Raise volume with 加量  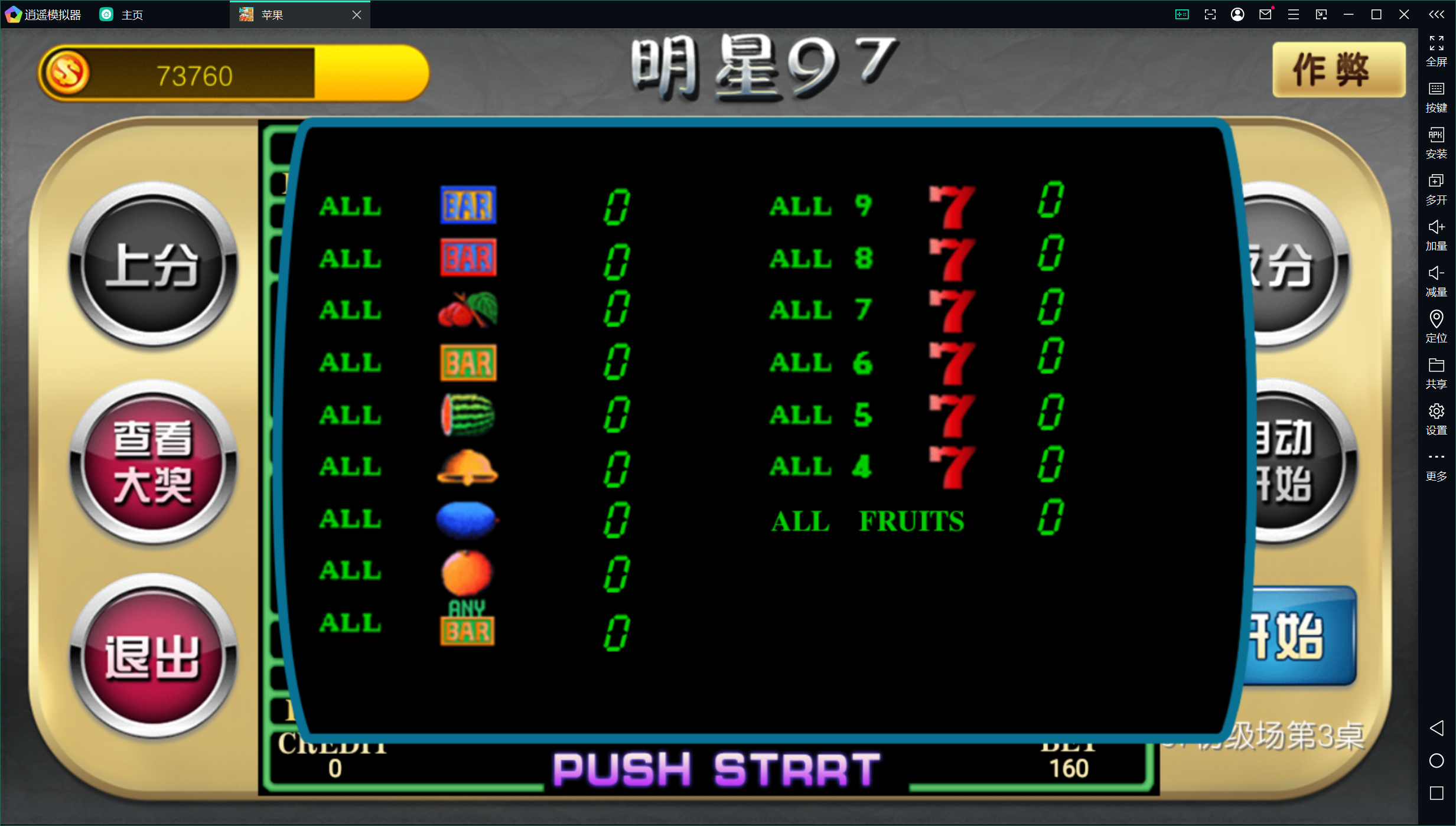1437,235
